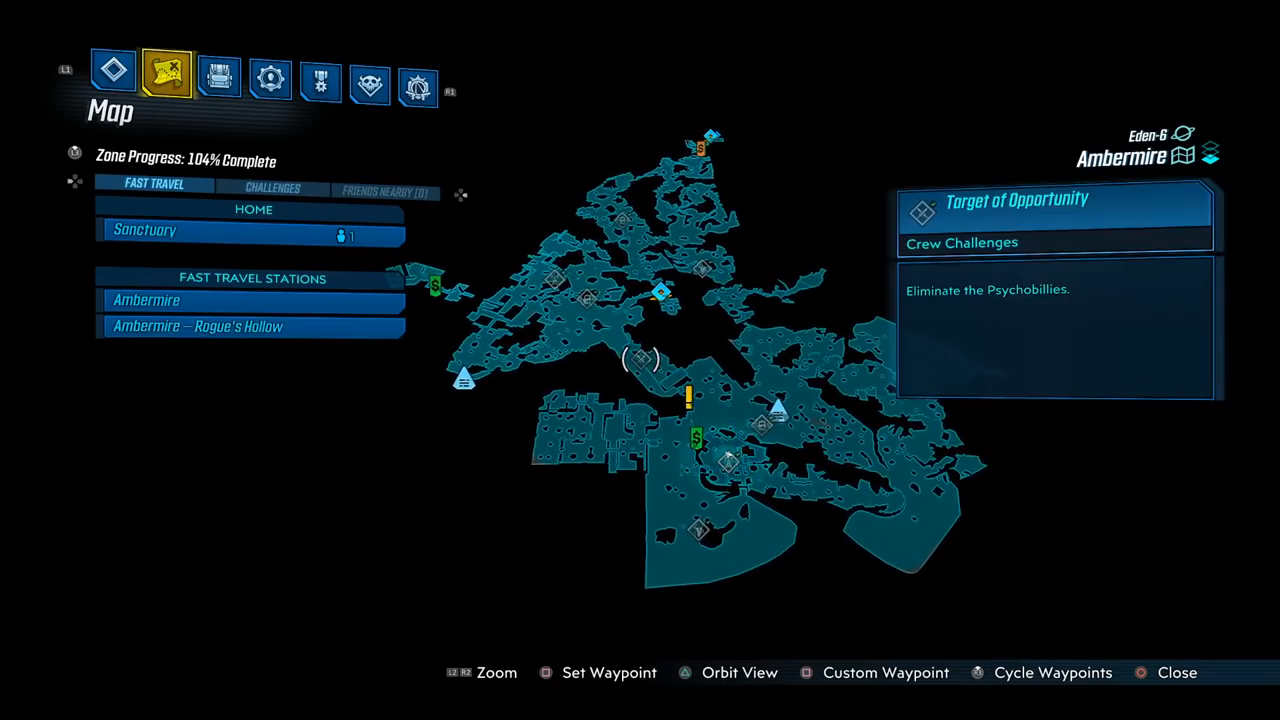Image resolution: width=1280 pixels, height=720 pixels.
Task: Switch to the Challenges sub-tab
Action: pos(272,188)
